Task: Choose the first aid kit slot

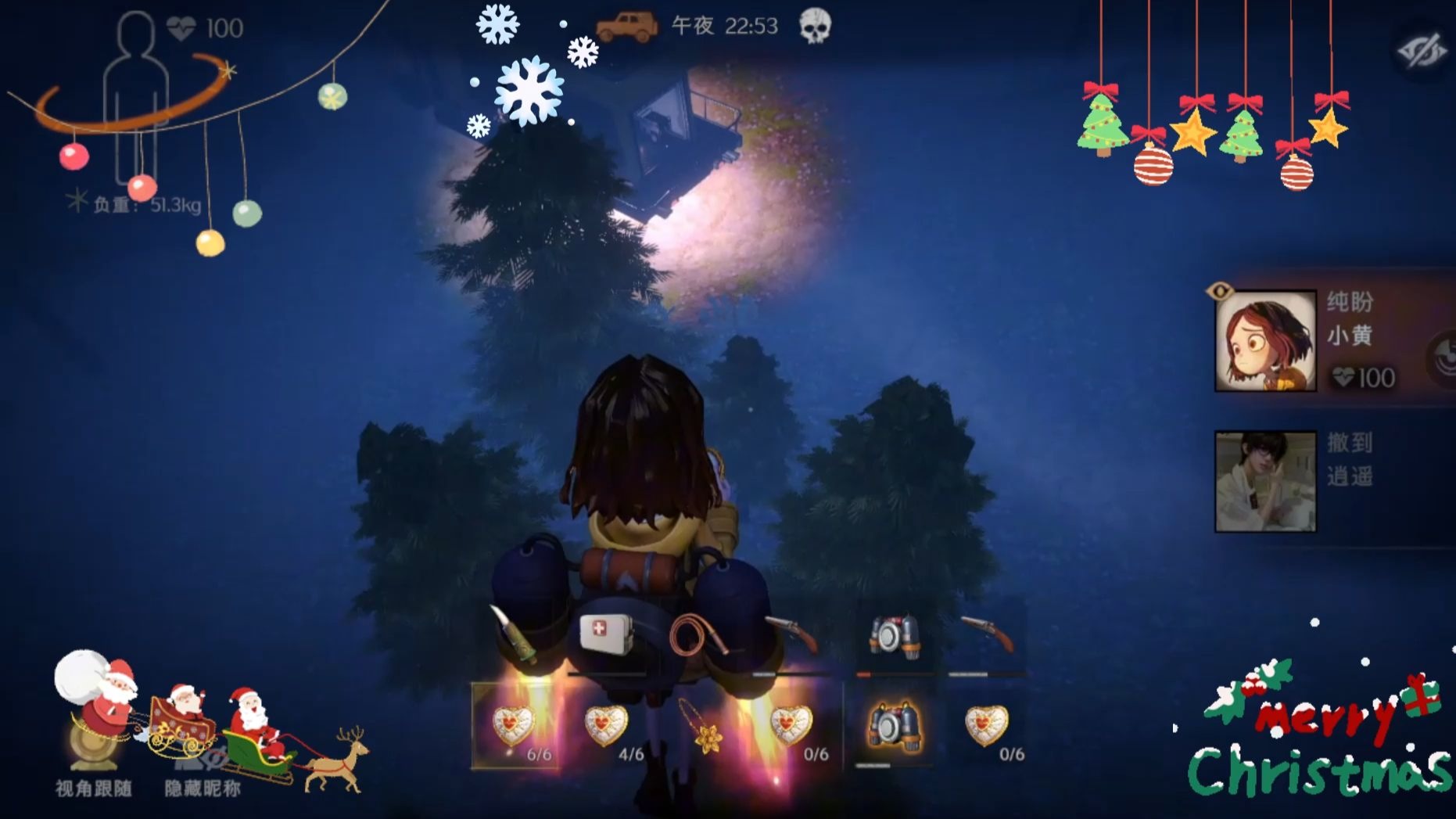Action: pos(606,634)
